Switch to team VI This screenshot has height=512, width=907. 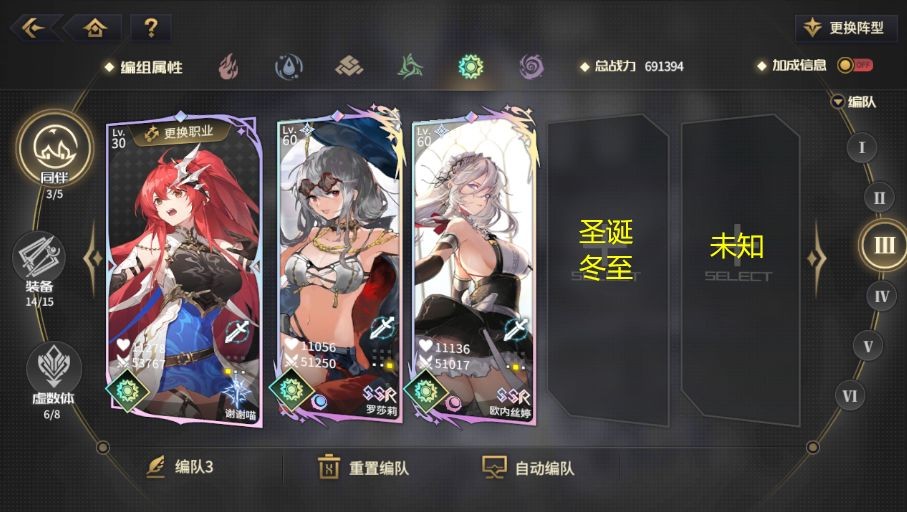(849, 397)
